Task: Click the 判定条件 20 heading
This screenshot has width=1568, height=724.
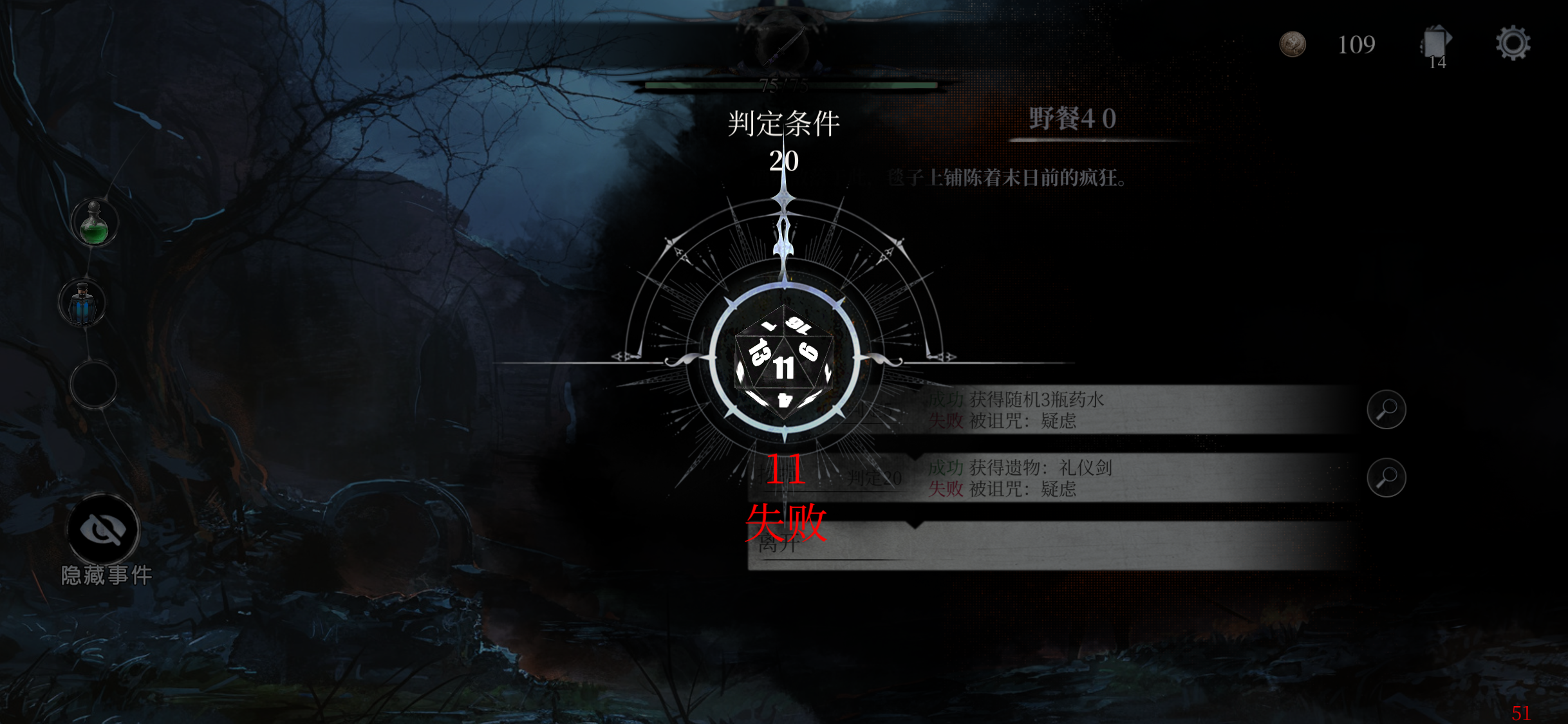Action: (785, 124)
